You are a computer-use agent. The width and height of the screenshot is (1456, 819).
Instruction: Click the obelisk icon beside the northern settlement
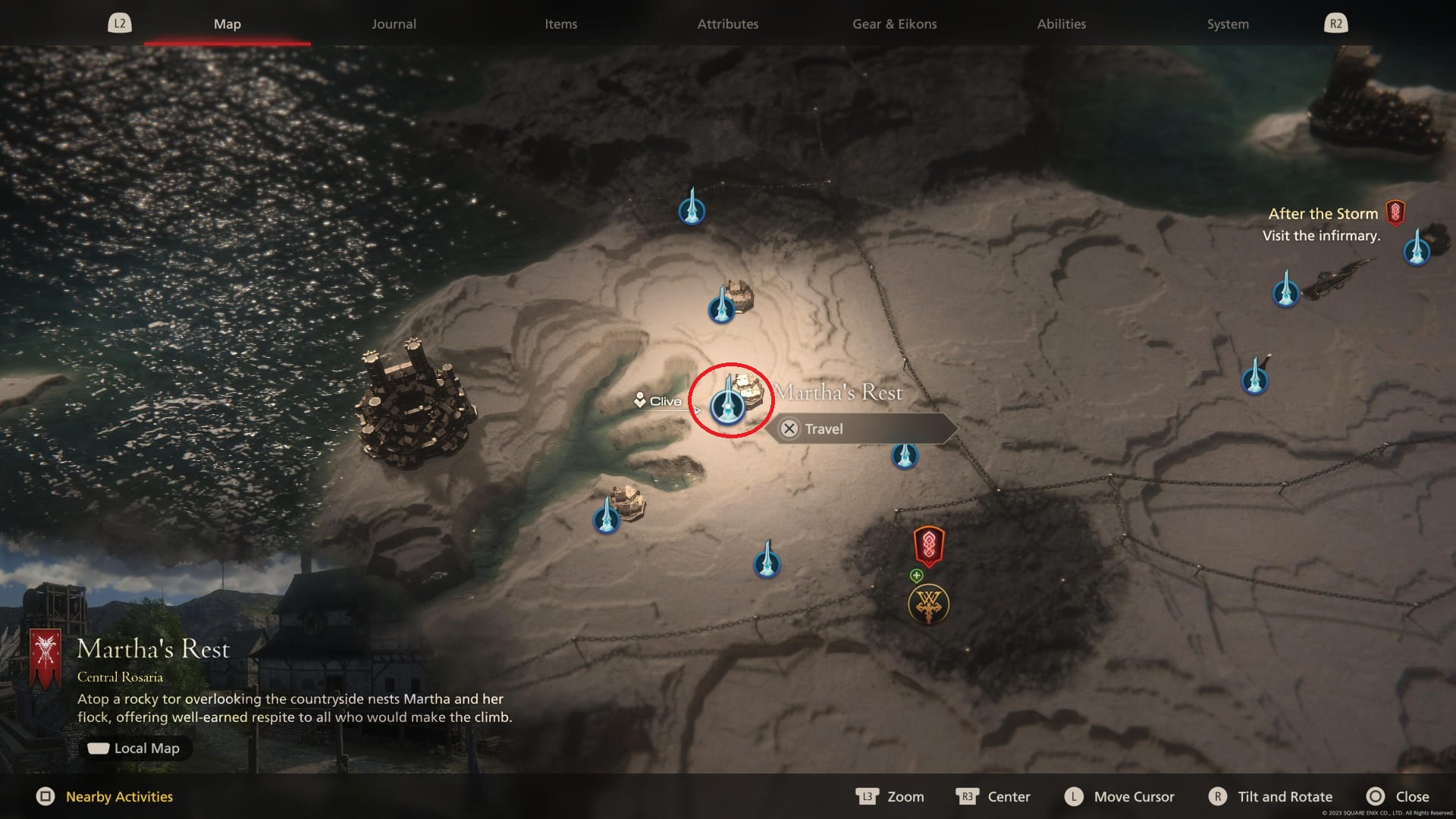[x=723, y=309]
